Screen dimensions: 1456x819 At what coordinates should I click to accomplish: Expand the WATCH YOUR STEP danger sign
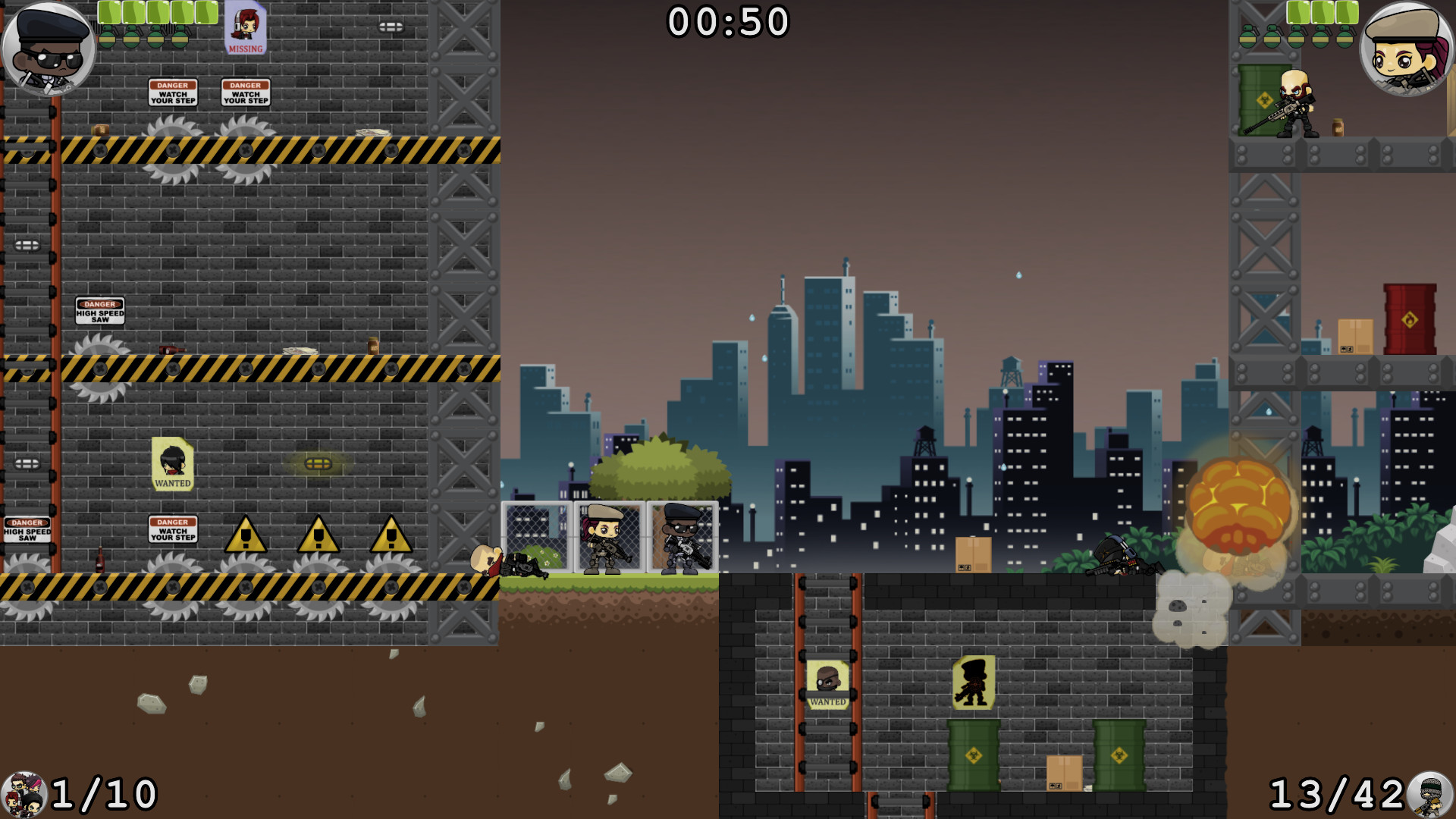(174, 93)
